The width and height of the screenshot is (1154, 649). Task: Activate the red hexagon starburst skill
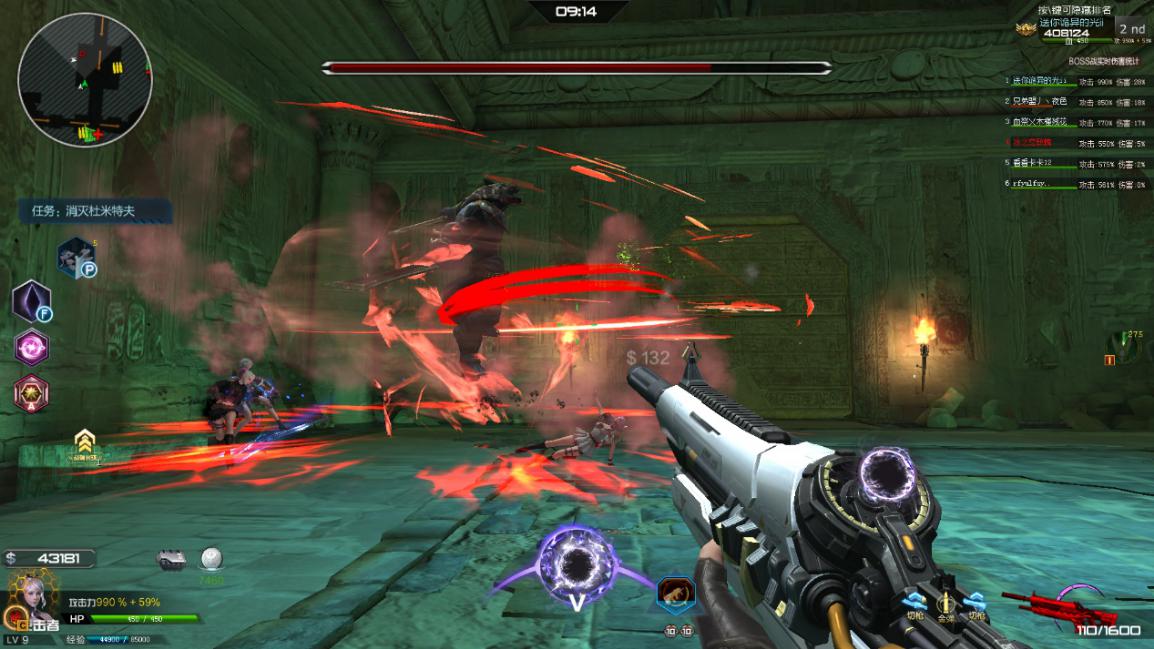pyautogui.click(x=31, y=393)
